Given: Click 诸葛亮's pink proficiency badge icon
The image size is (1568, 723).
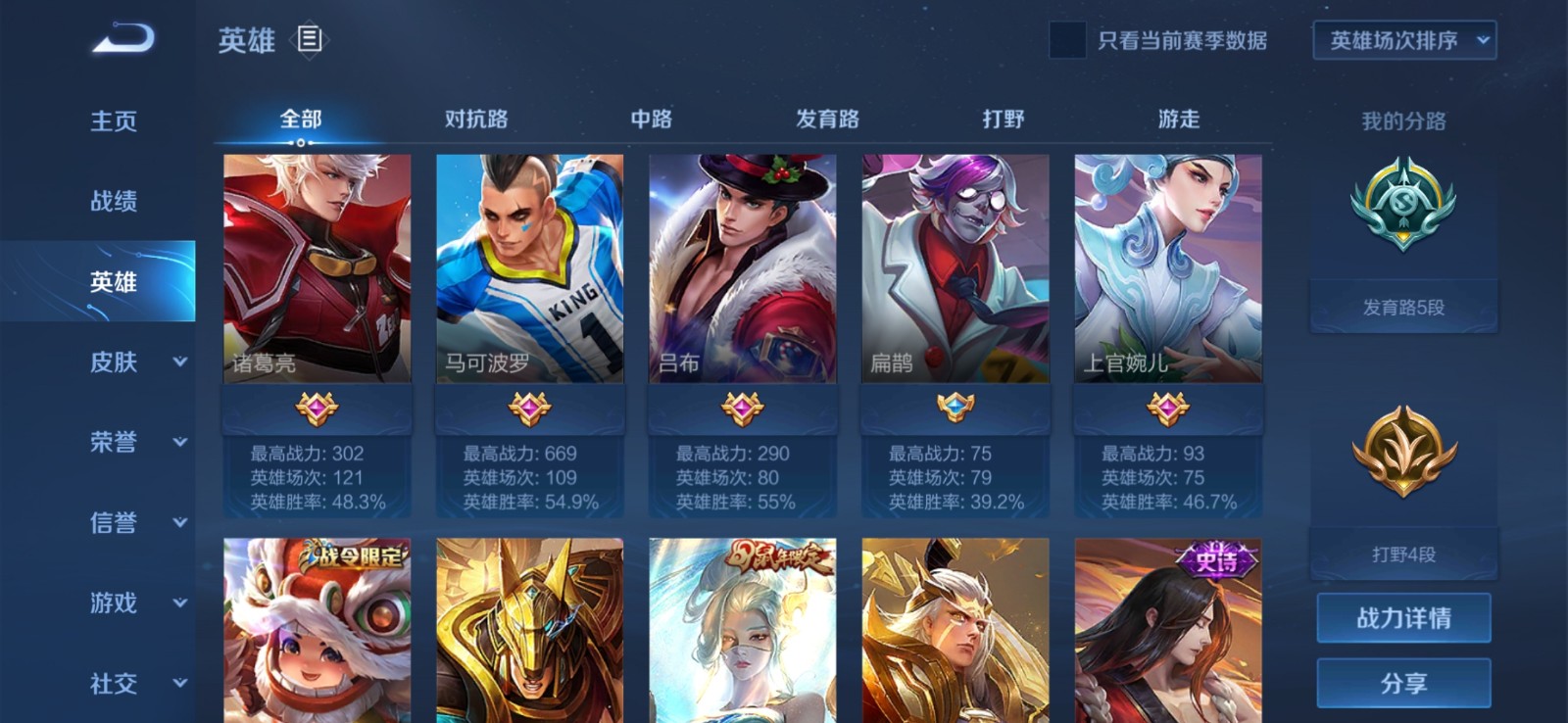Looking at the screenshot, I should (x=316, y=408).
